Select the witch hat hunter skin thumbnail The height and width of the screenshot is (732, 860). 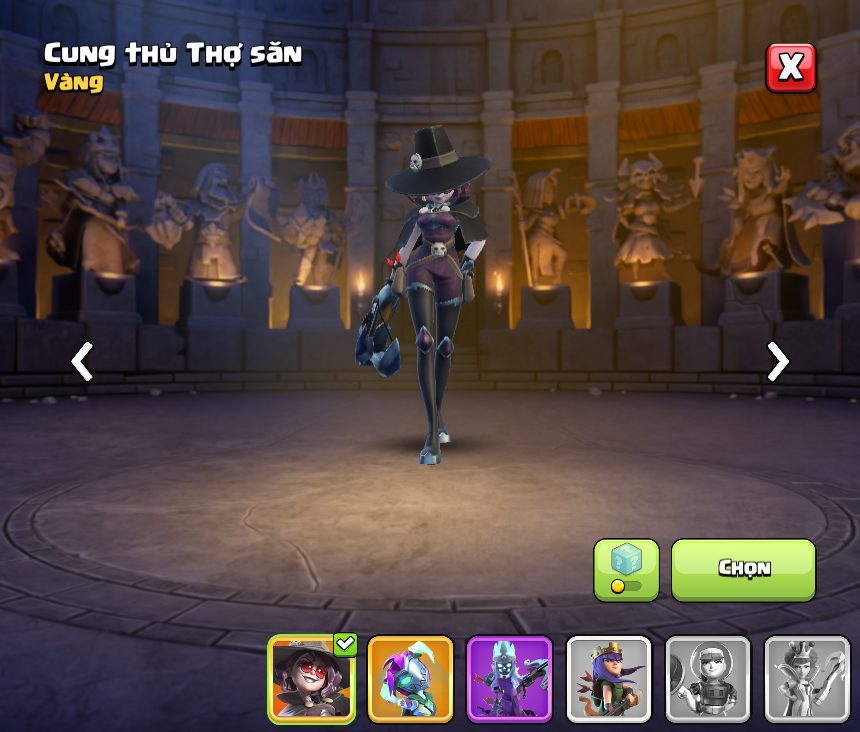tap(312, 679)
